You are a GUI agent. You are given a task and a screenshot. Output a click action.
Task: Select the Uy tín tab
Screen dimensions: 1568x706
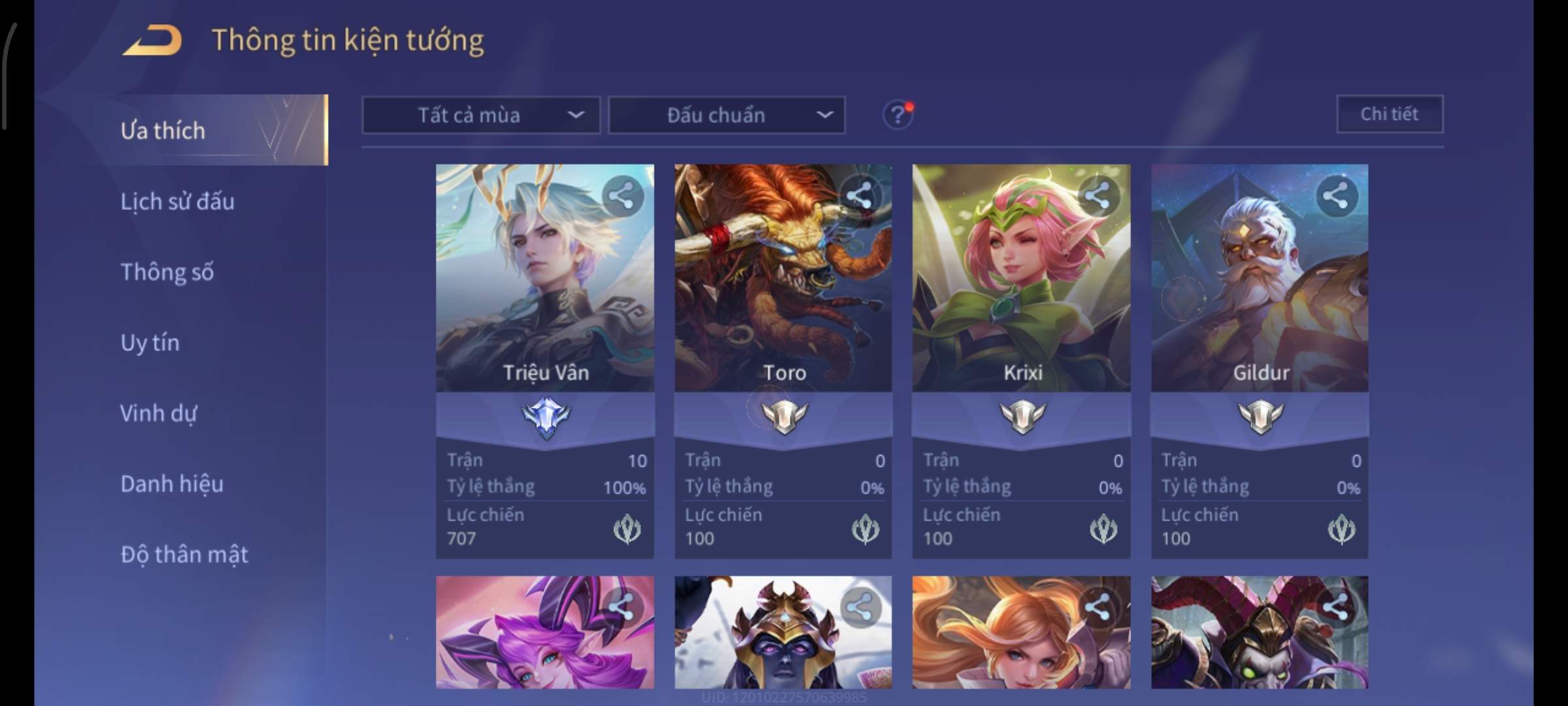[150, 343]
